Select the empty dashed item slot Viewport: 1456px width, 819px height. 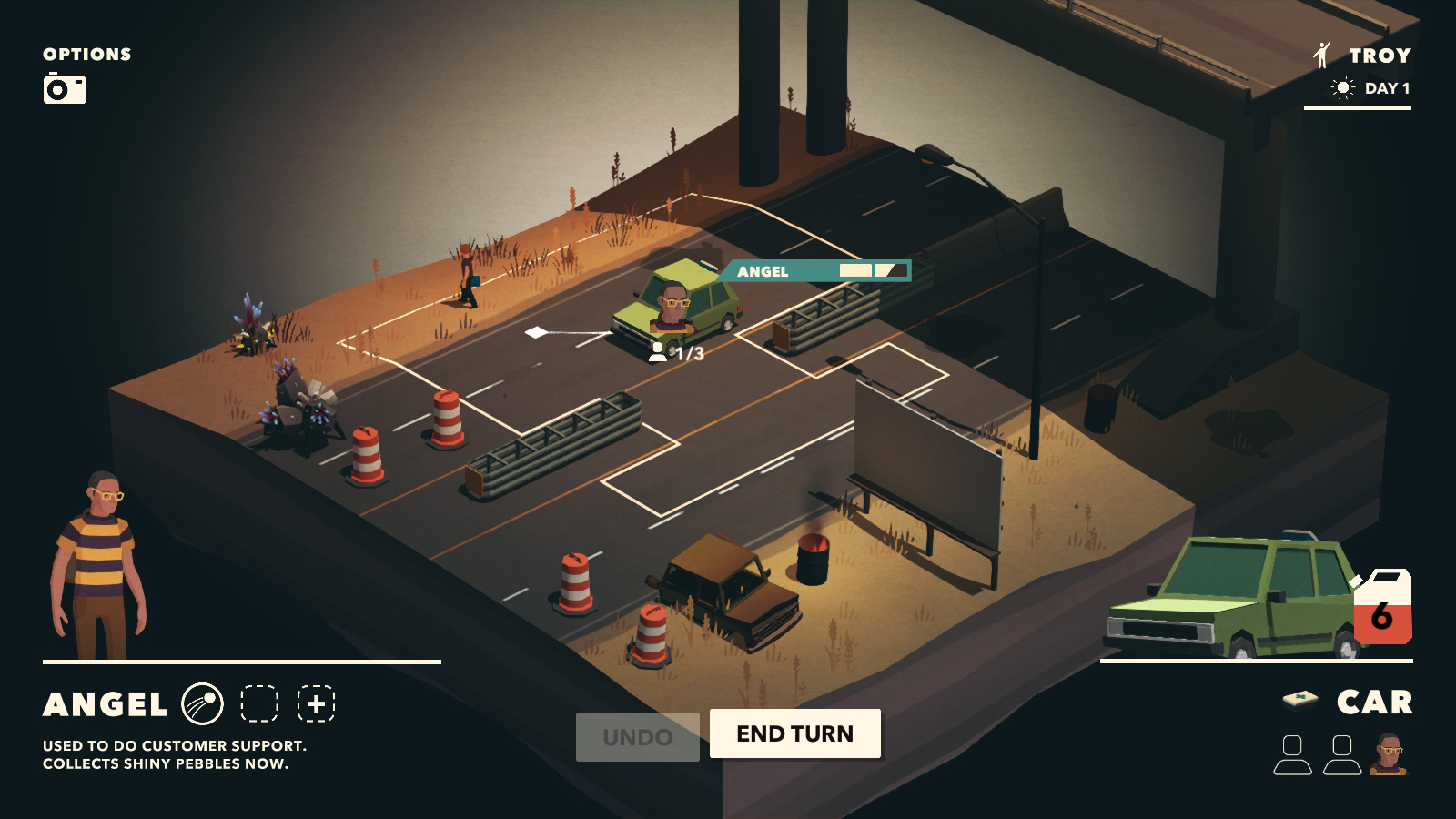(x=258, y=703)
